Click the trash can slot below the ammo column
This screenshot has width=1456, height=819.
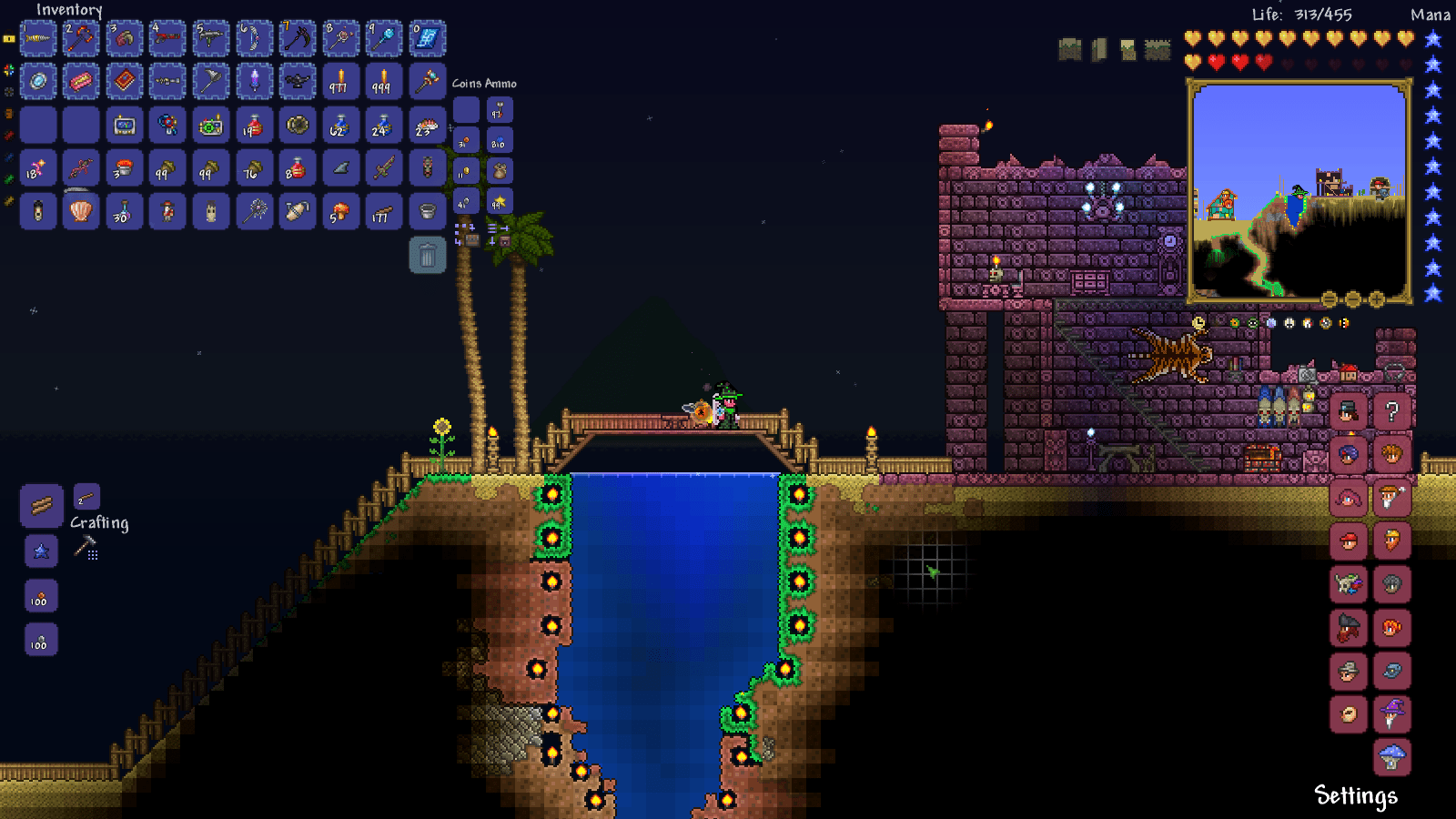(x=429, y=255)
